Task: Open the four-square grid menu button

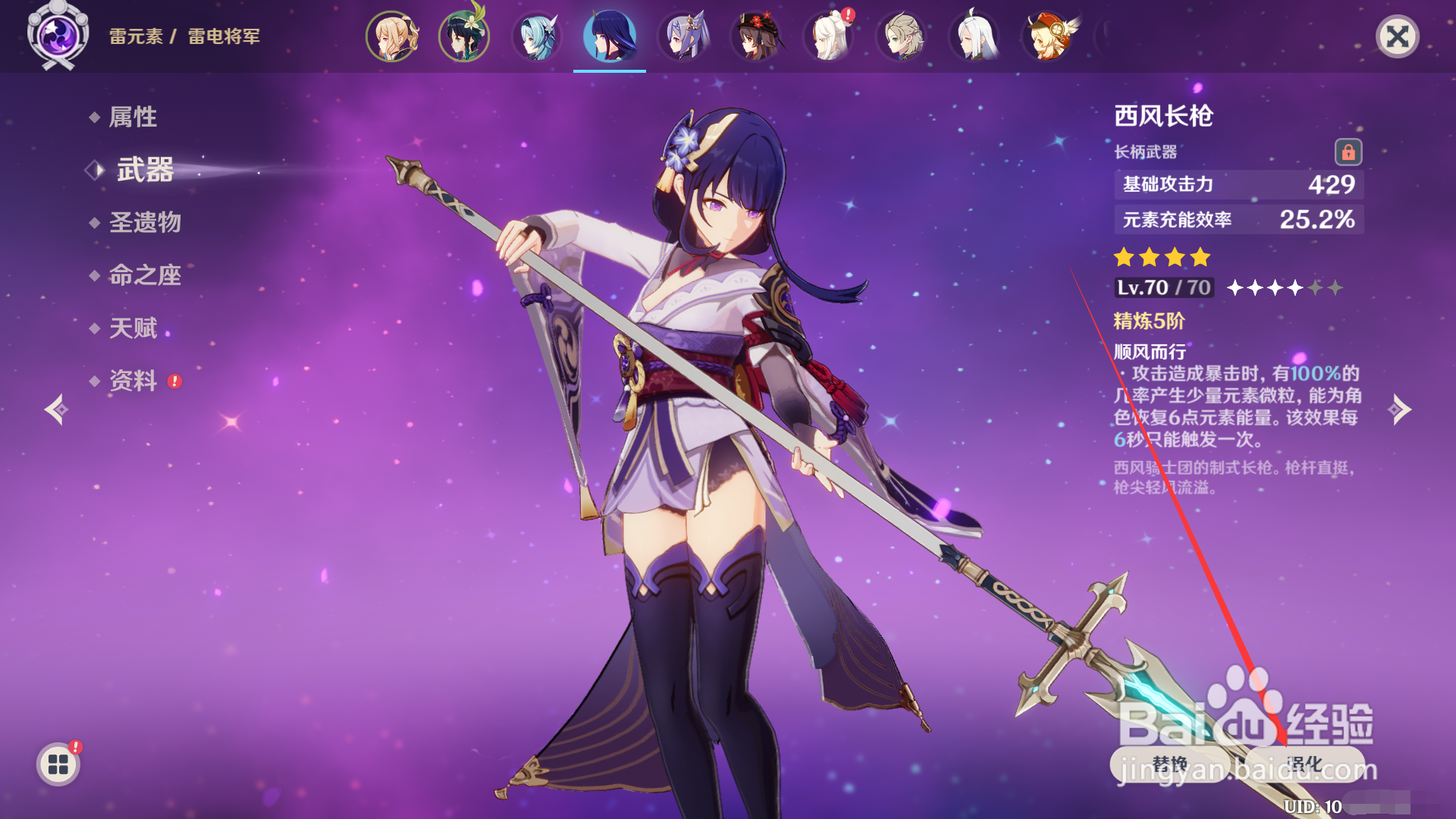Action: pos(58,764)
